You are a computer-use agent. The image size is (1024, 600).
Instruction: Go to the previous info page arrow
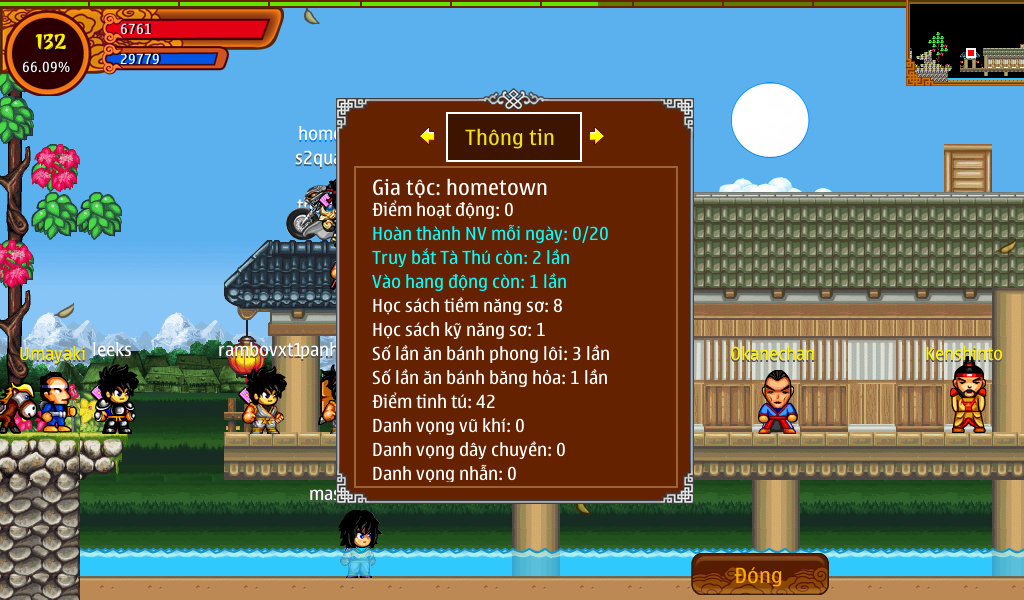427,136
